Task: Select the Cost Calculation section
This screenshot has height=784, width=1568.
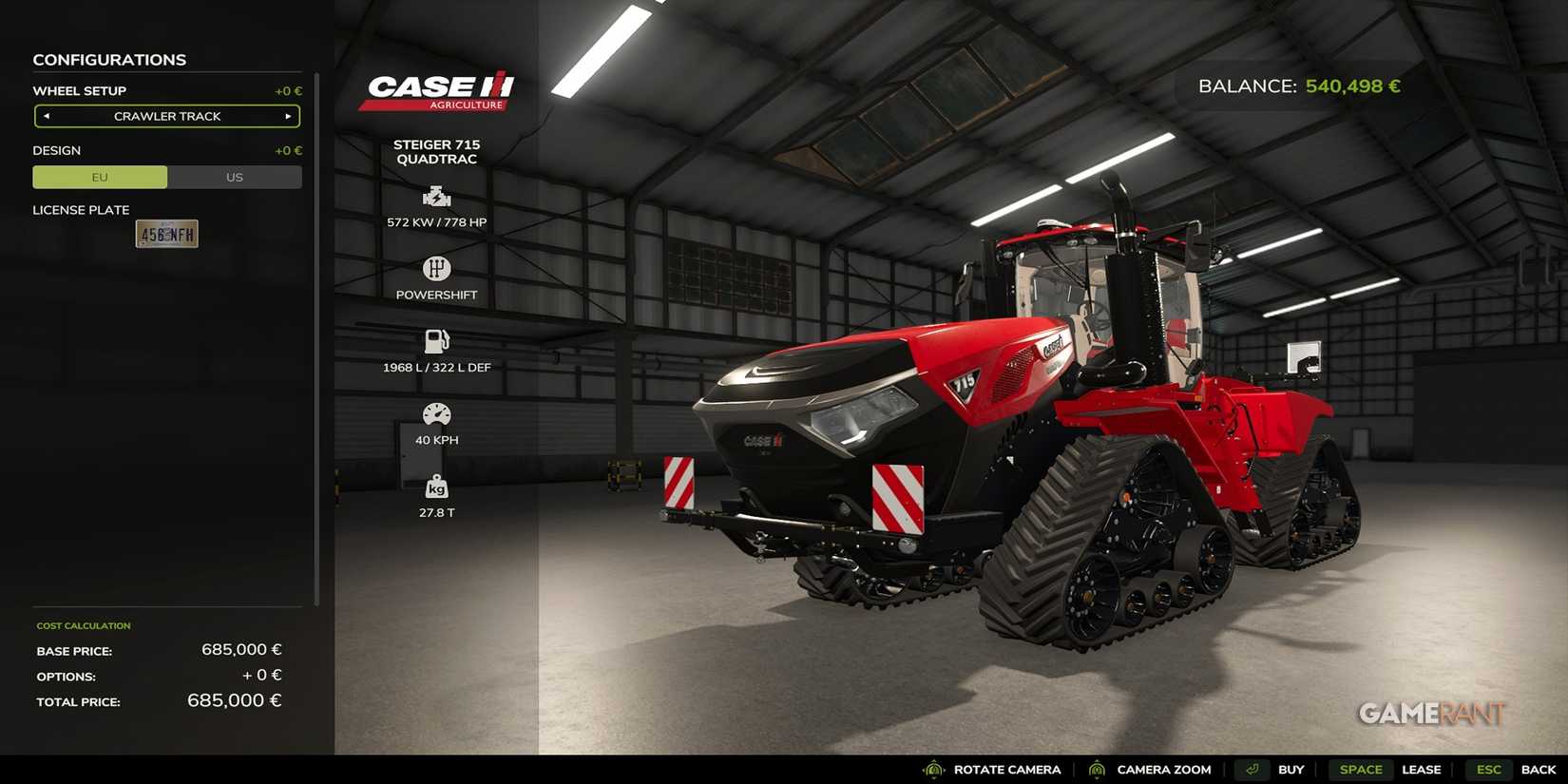Action: click(x=84, y=625)
